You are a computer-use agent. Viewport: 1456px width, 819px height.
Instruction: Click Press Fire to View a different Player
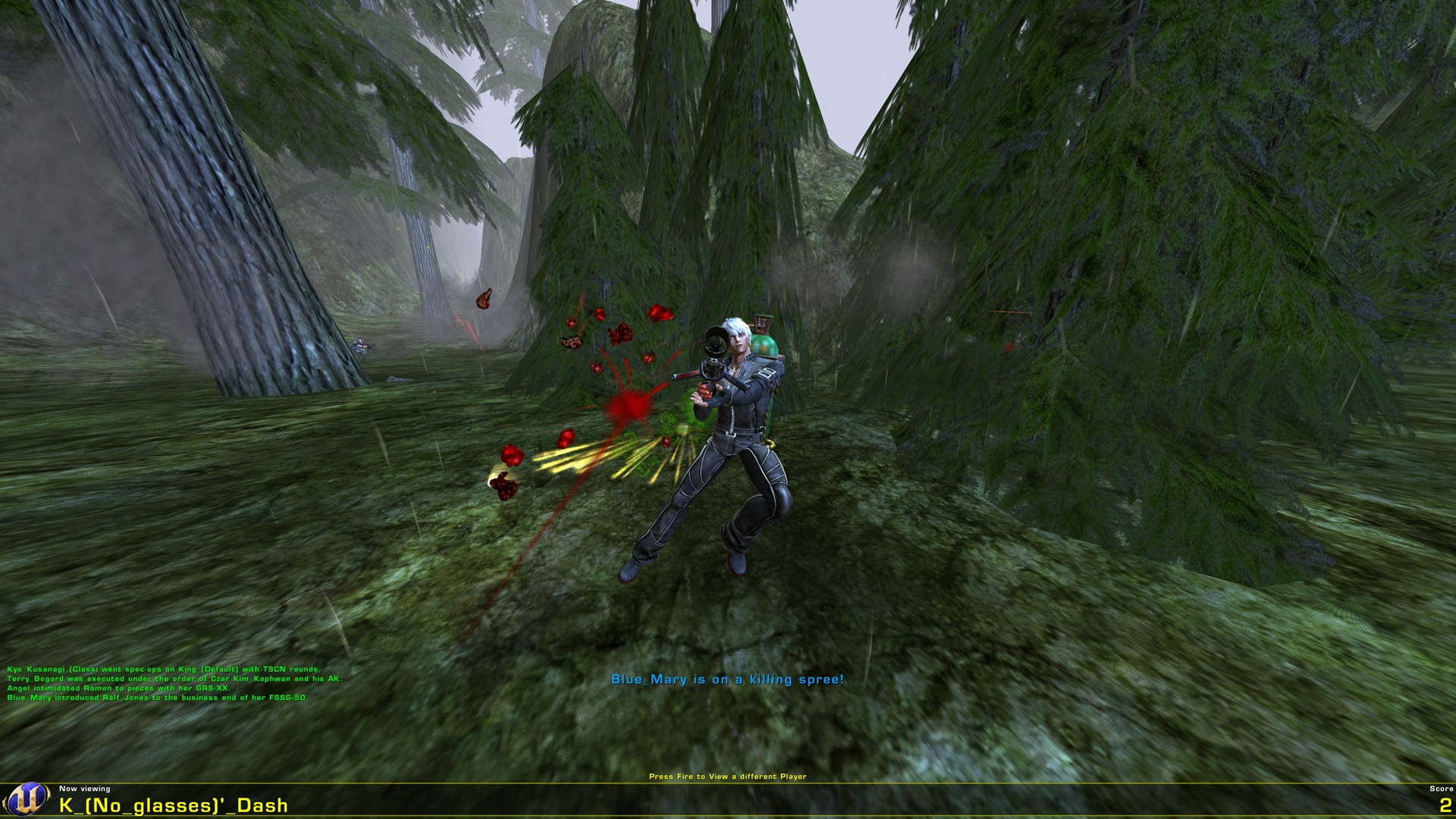click(x=728, y=777)
